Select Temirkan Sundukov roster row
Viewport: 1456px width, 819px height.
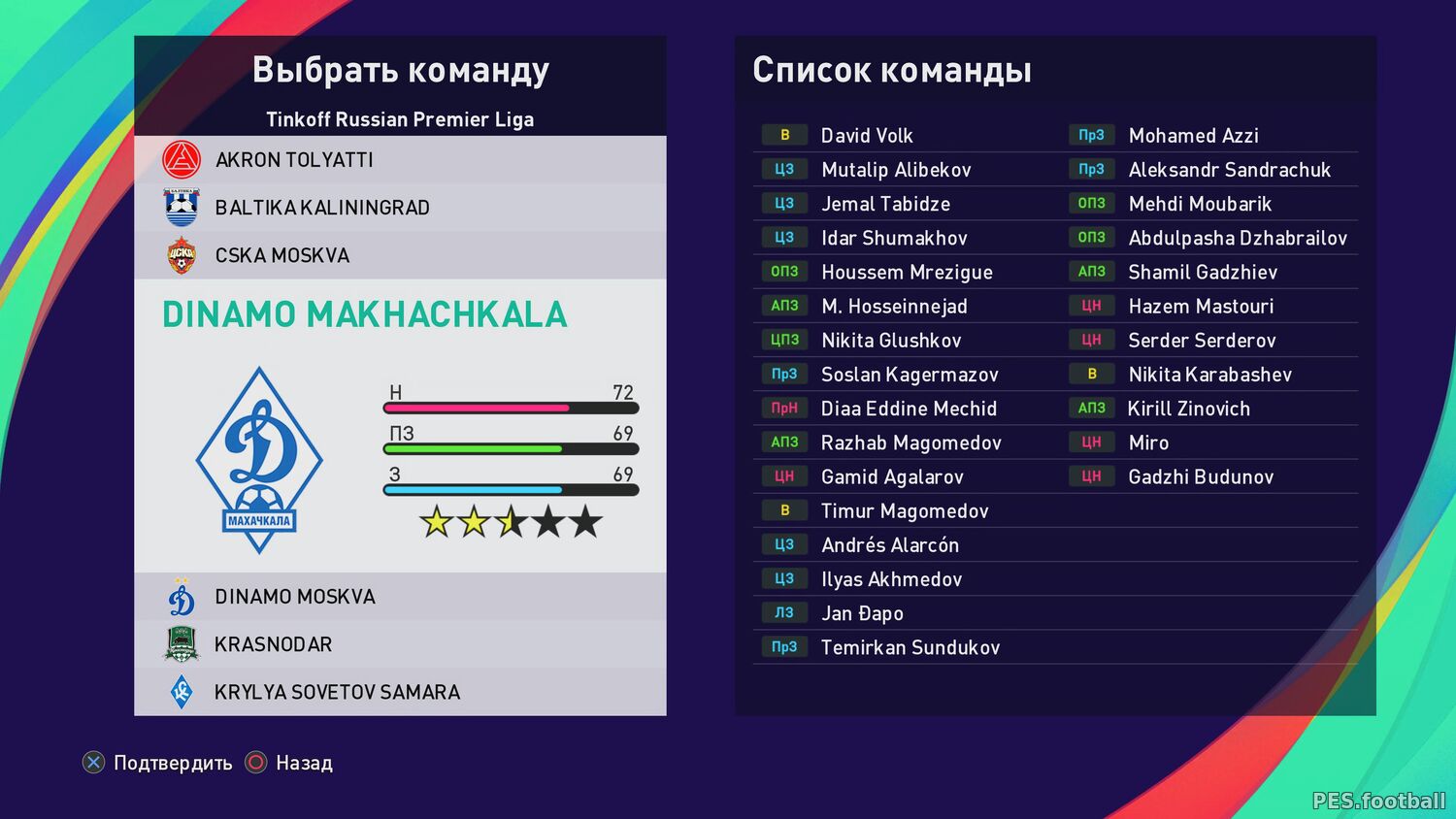pyautogui.click(x=910, y=648)
